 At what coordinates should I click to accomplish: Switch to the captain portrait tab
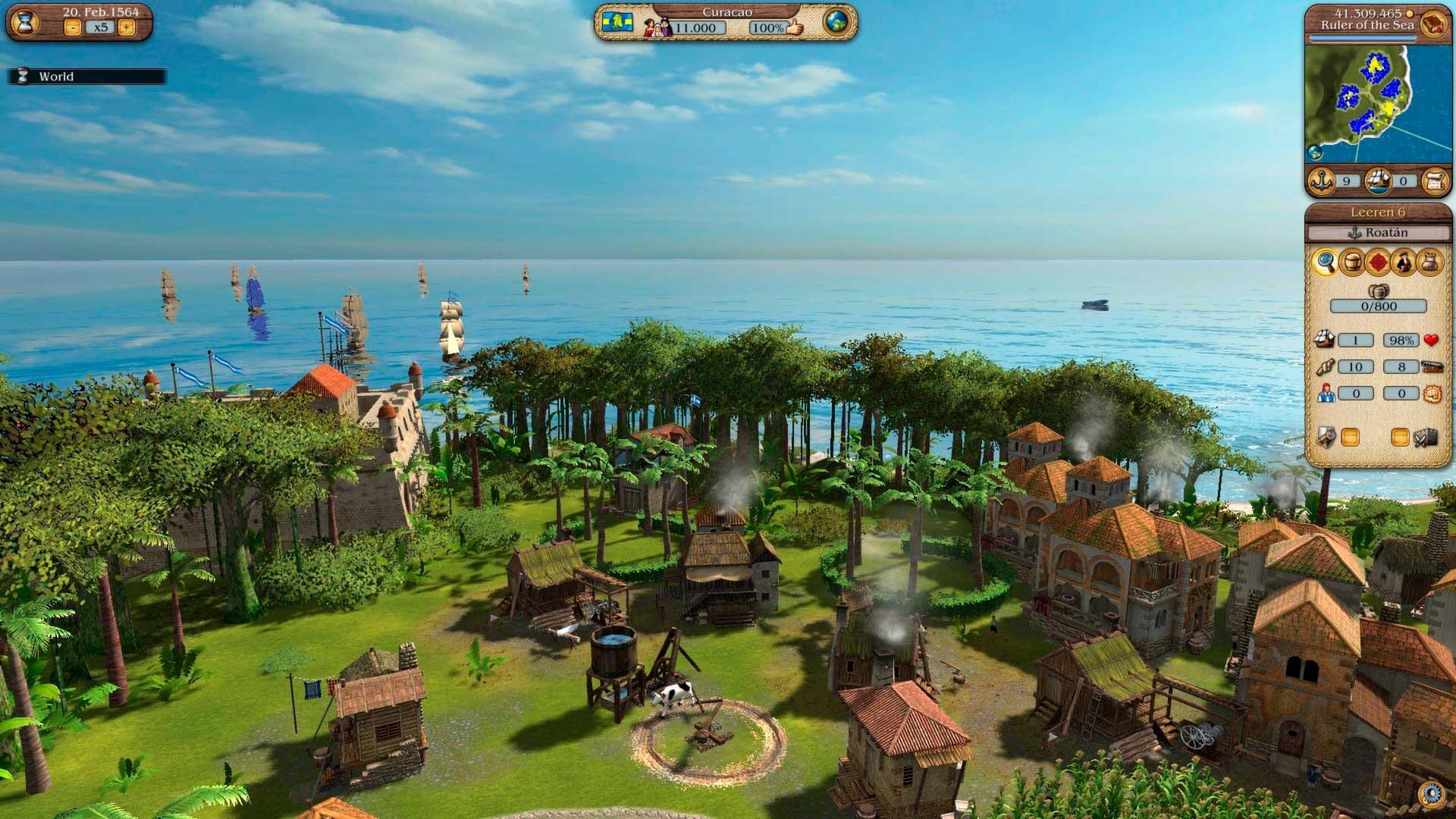[1404, 262]
